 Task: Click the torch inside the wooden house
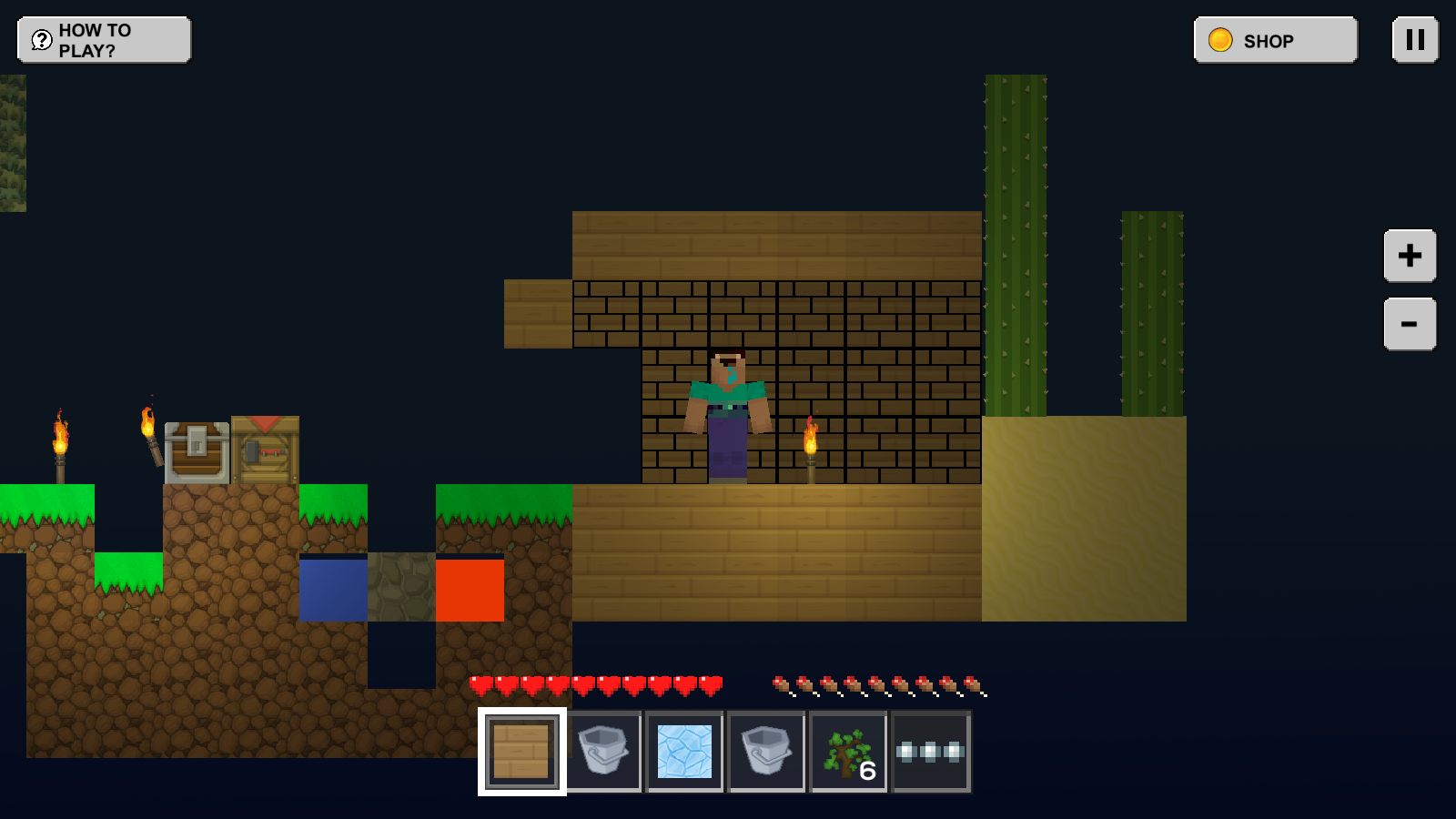pyautogui.click(x=811, y=450)
